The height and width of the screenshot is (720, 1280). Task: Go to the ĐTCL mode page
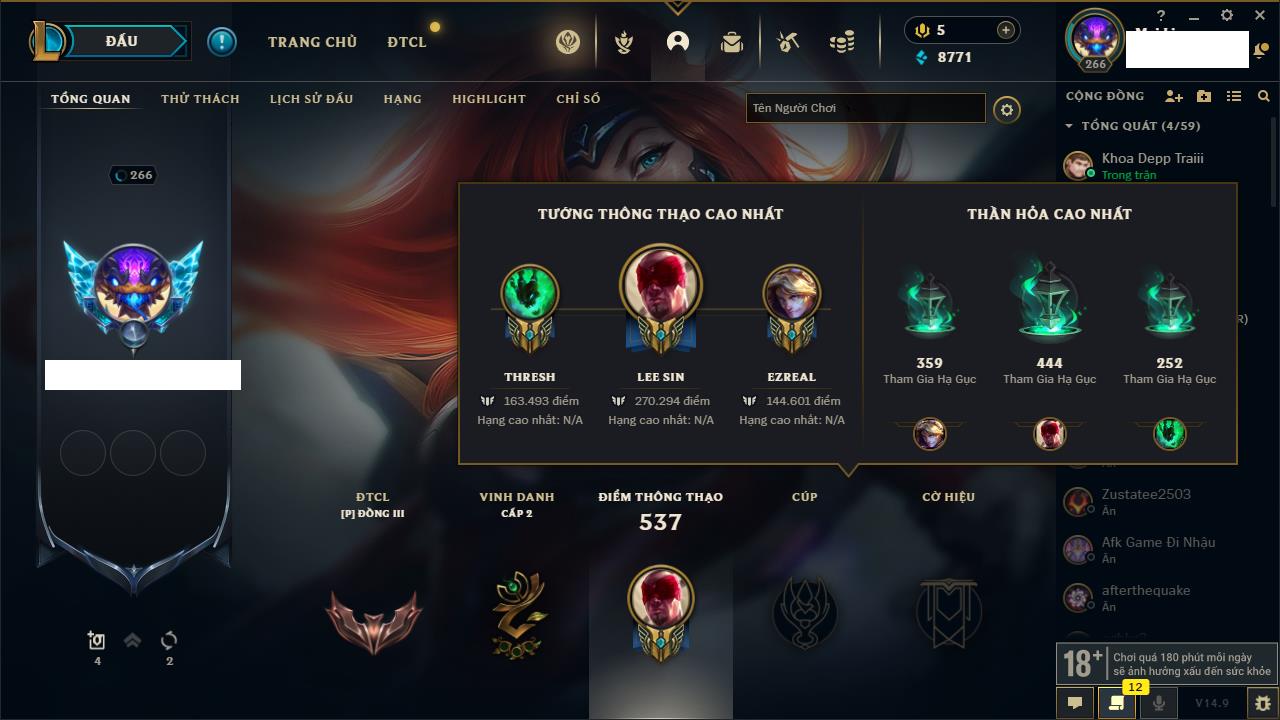tap(407, 42)
